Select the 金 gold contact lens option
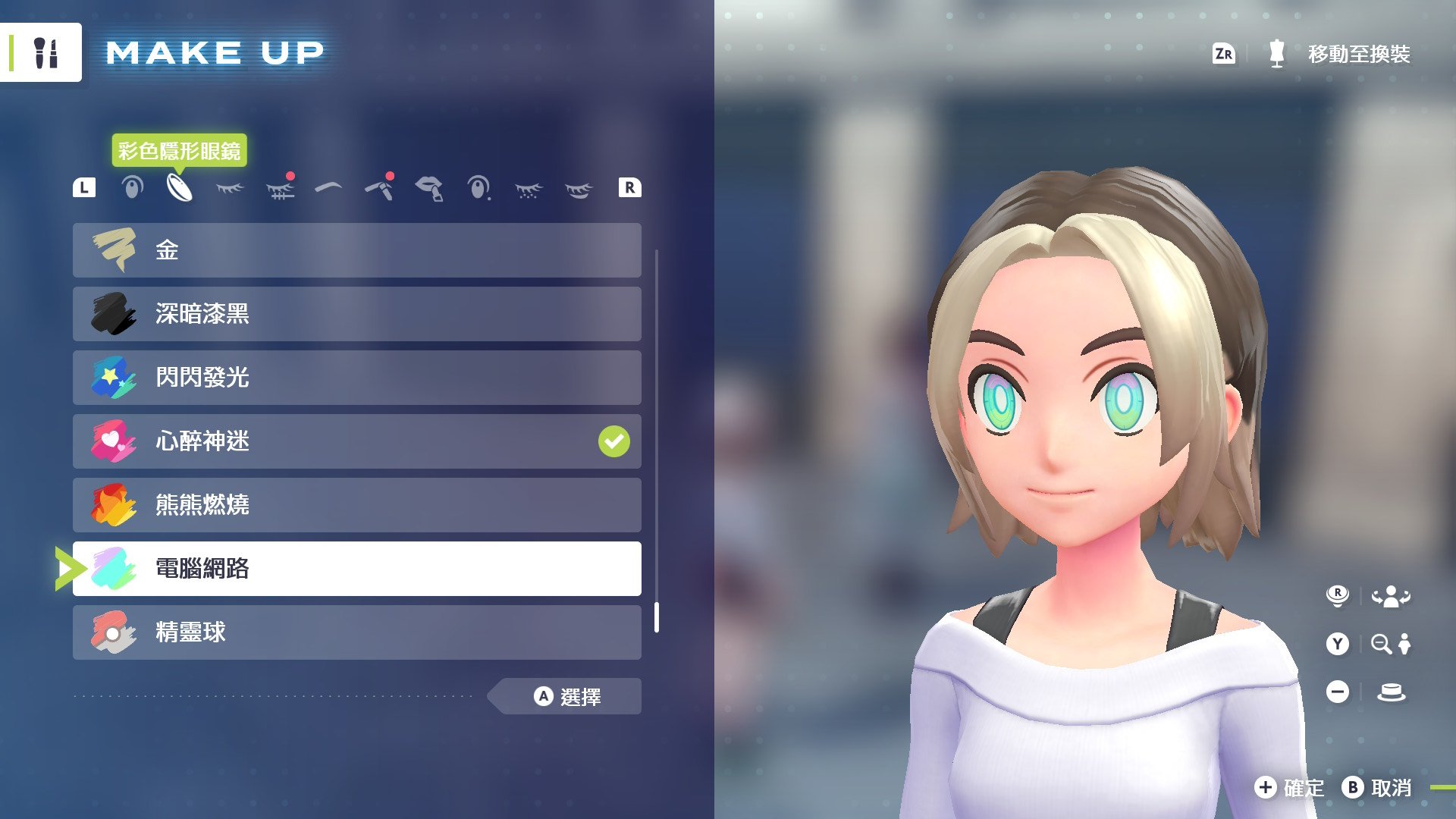The image size is (1456, 819). [356, 250]
